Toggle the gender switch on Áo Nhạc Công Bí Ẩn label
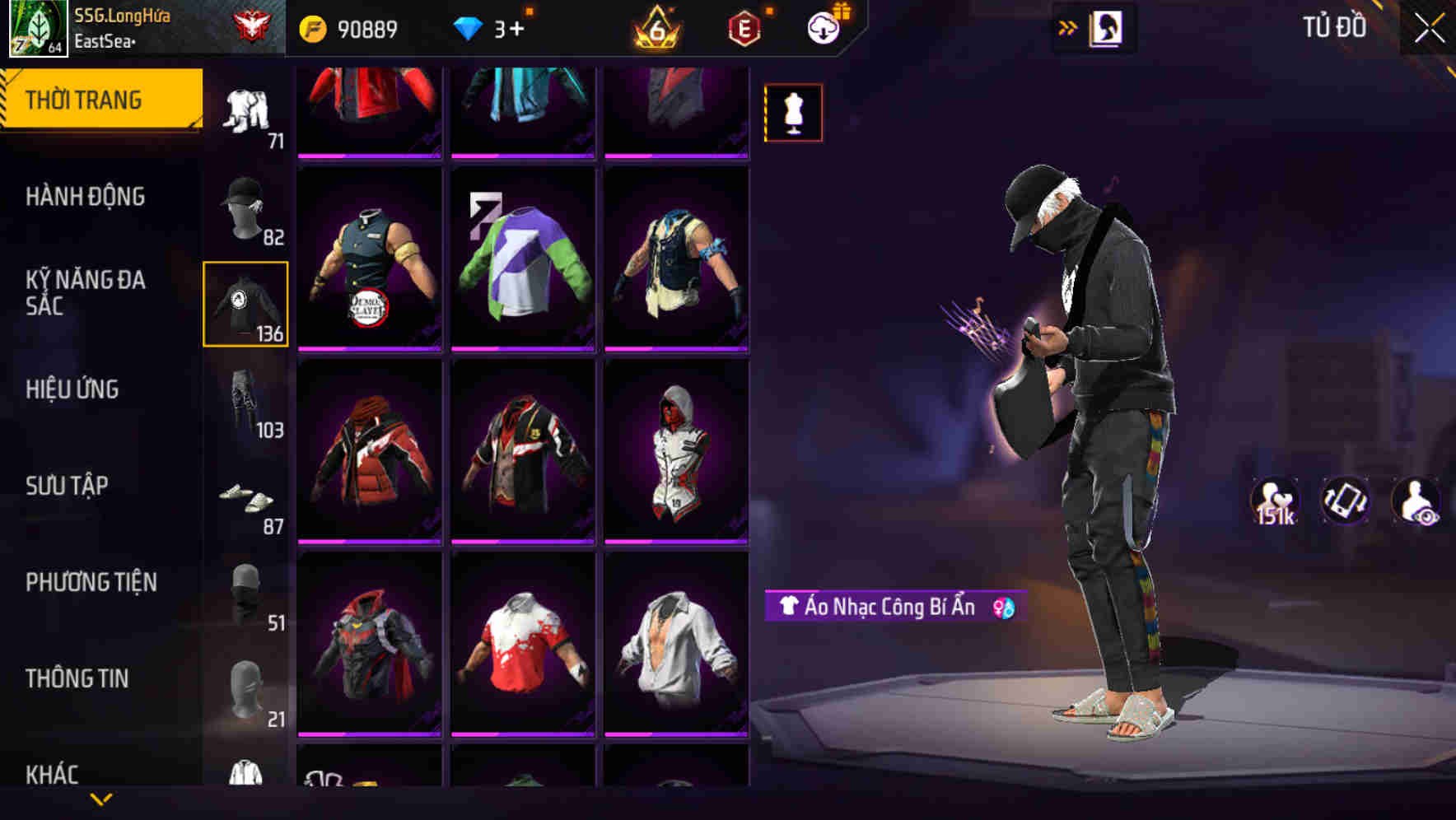This screenshot has height=820, width=1456. coord(1004,609)
